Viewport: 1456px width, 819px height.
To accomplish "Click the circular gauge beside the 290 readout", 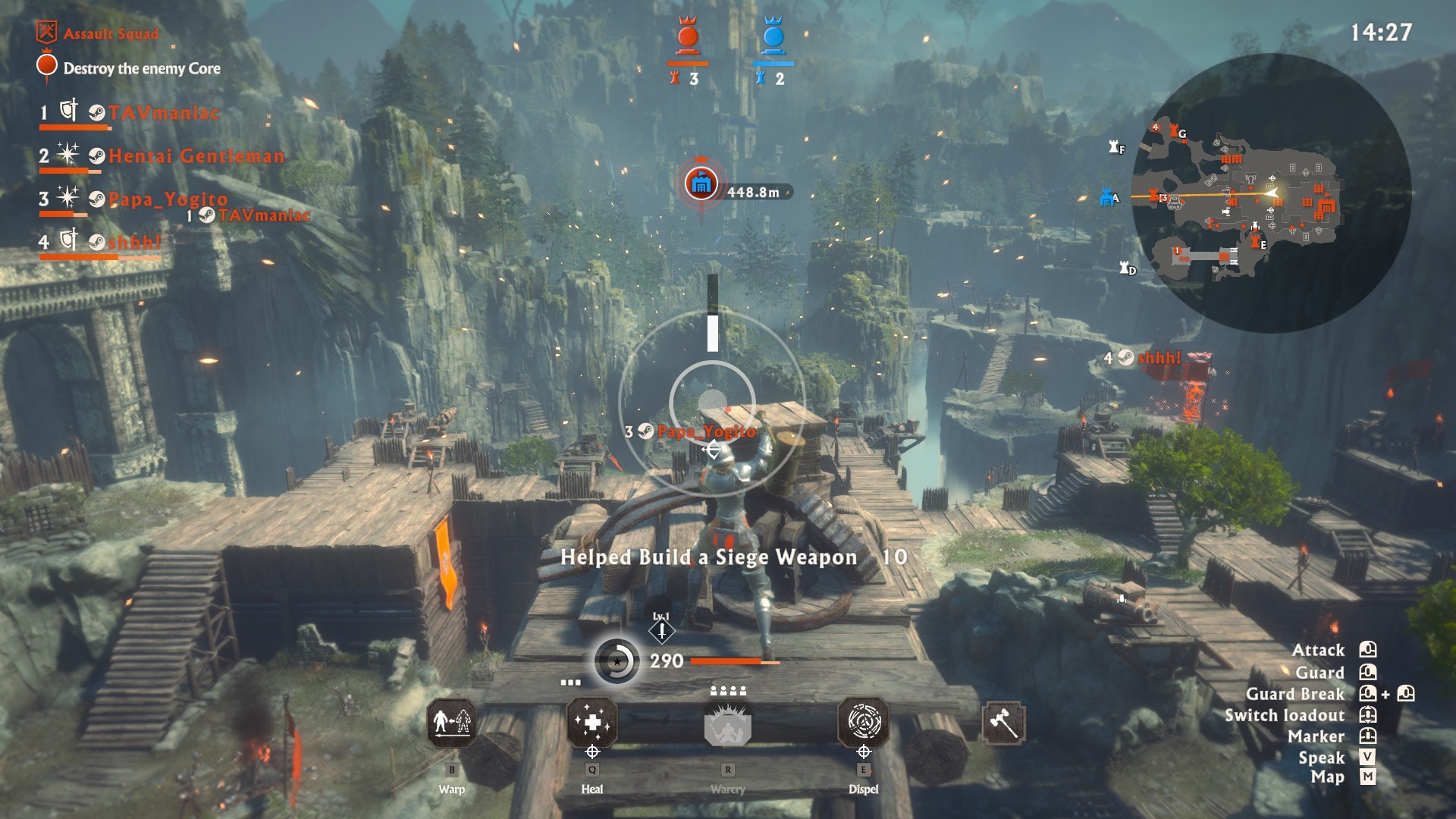I will pos(617,661).
